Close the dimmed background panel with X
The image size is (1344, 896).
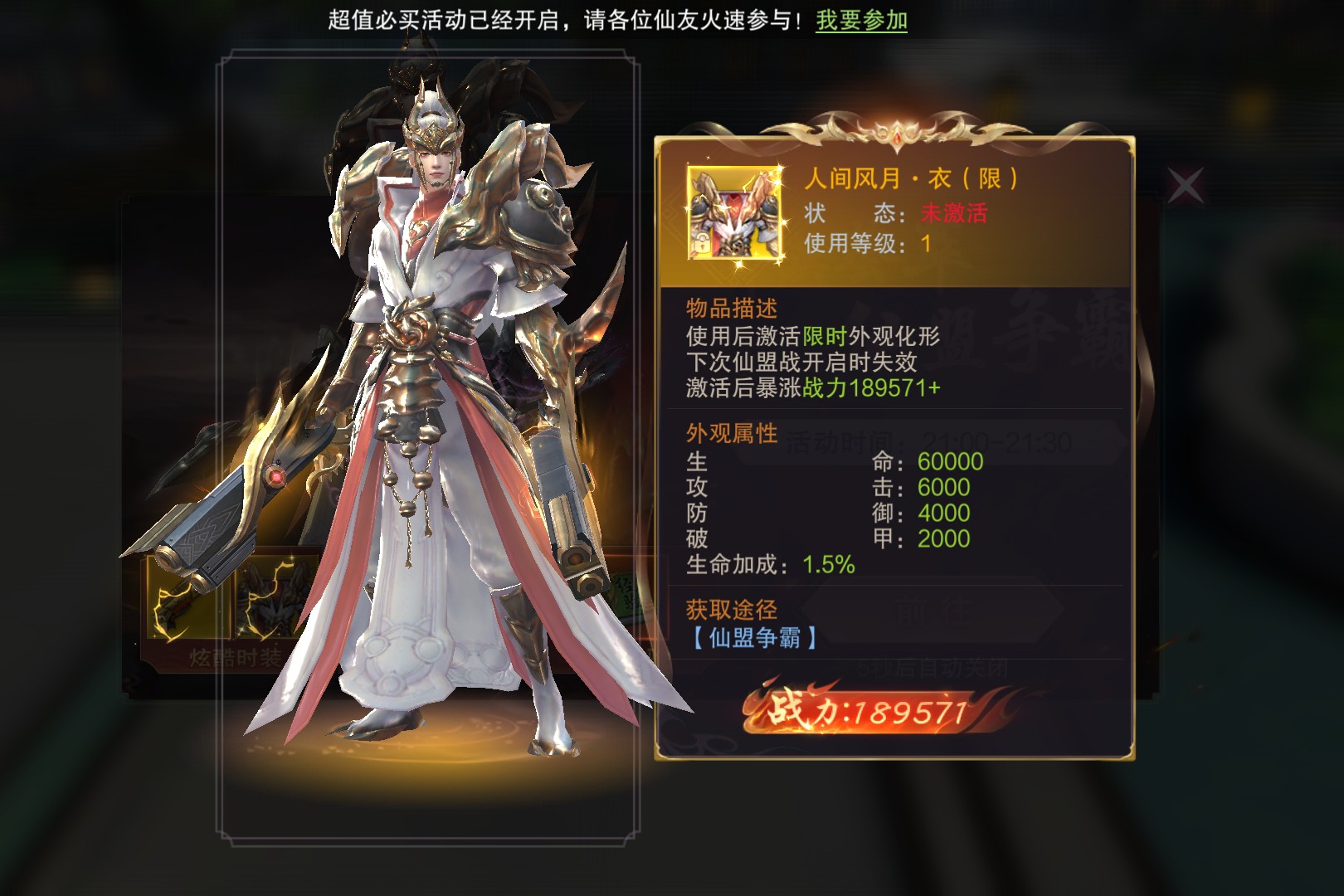(1185, 186)
